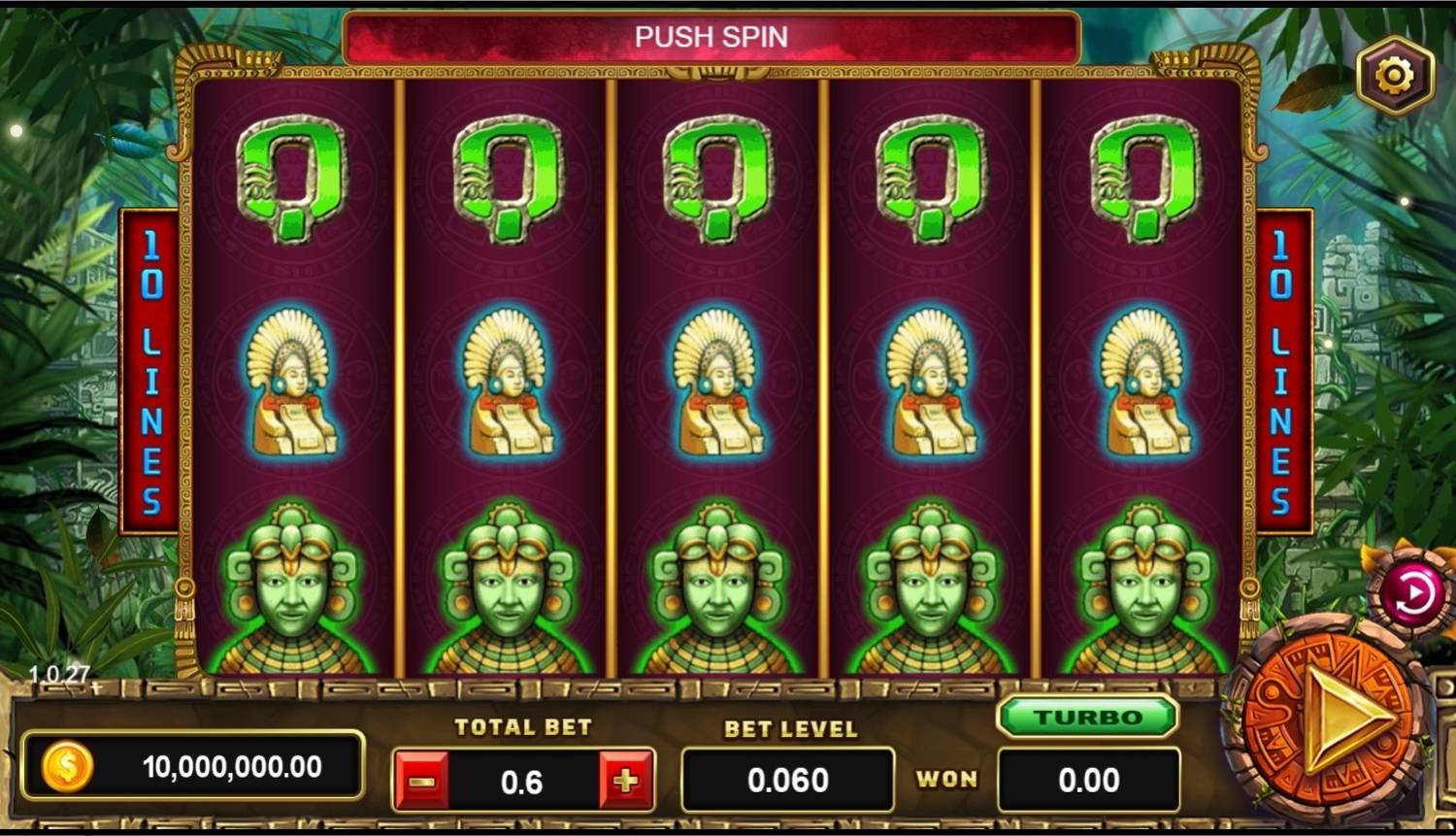
Task: Activate the pink autoplay button
Action: tap(1410, 593)
